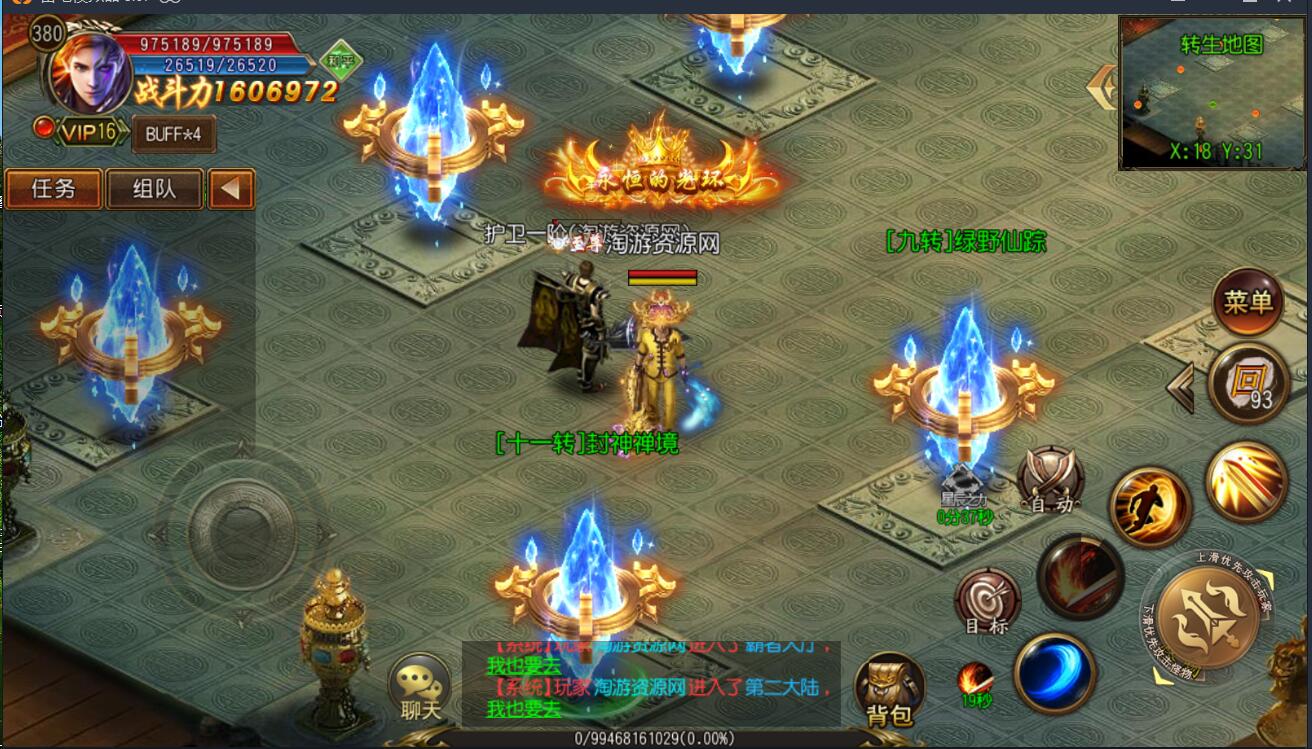Toggle the green 和平 attack mode diamond
The height and width of the screenshot is (749, 1312).
pyautogui.click(x=342, y=58)
